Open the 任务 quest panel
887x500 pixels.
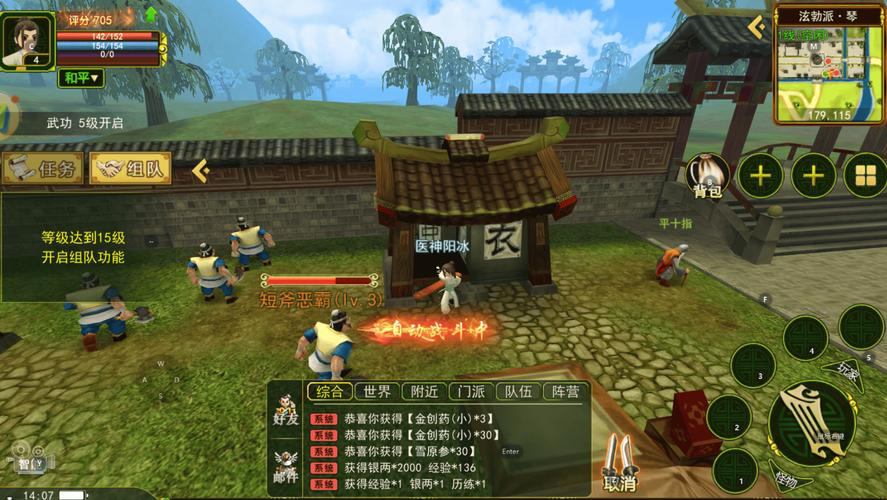[x=42, y=169]
